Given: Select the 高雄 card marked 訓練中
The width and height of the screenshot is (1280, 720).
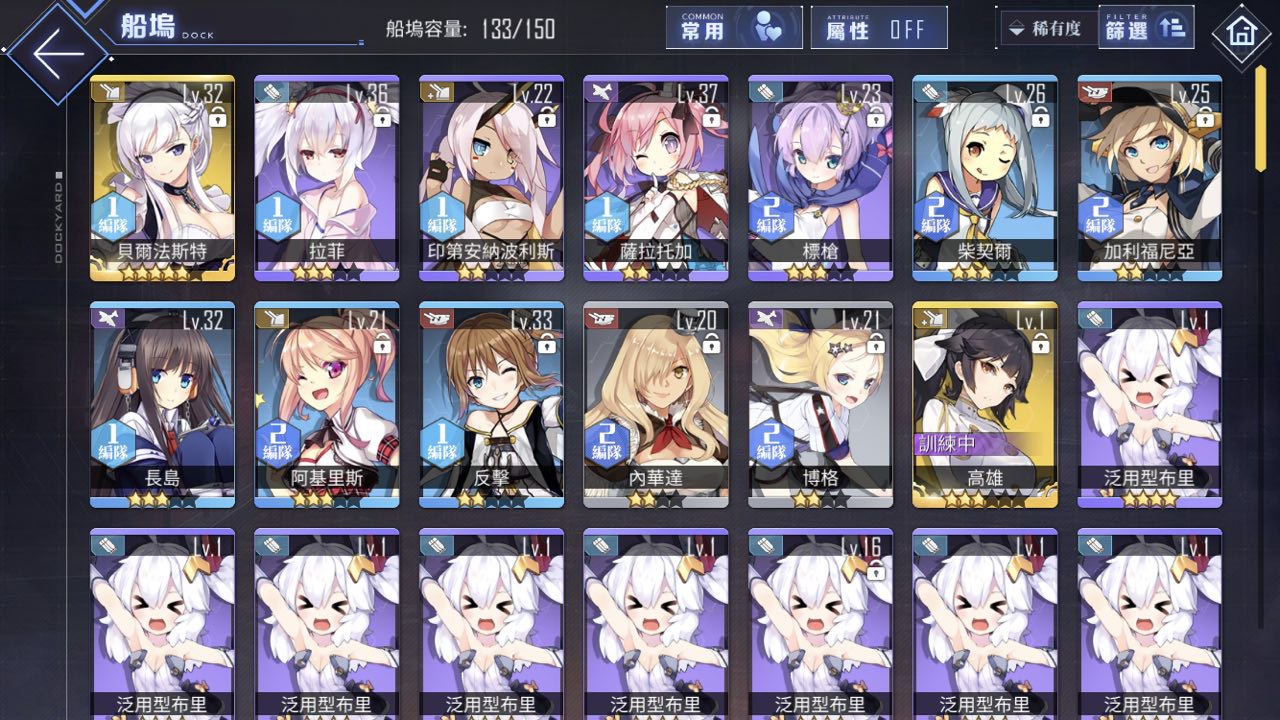Looking at the screenshot, I should click(985, 404).
